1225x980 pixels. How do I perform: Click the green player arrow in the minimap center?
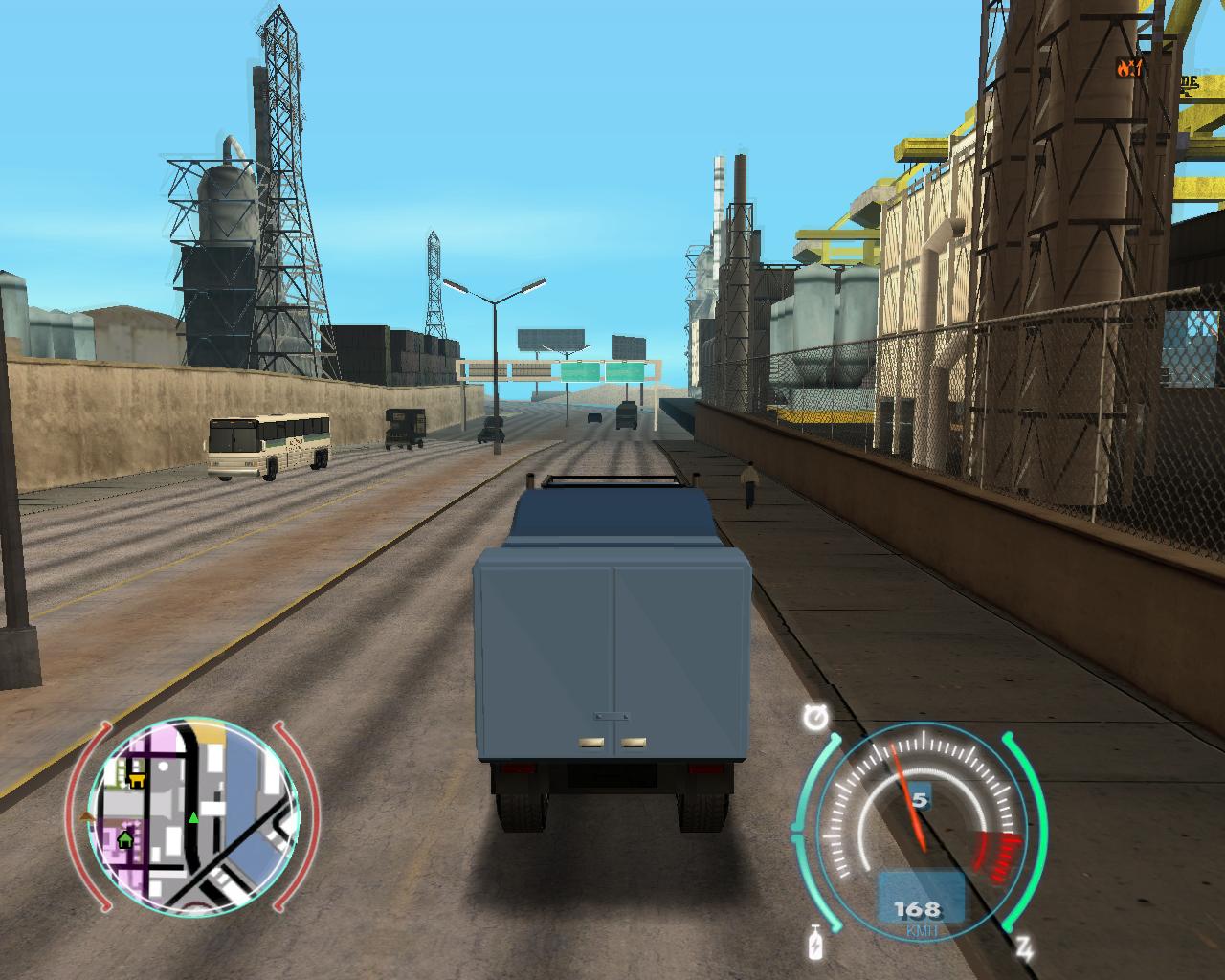(193, 817)
